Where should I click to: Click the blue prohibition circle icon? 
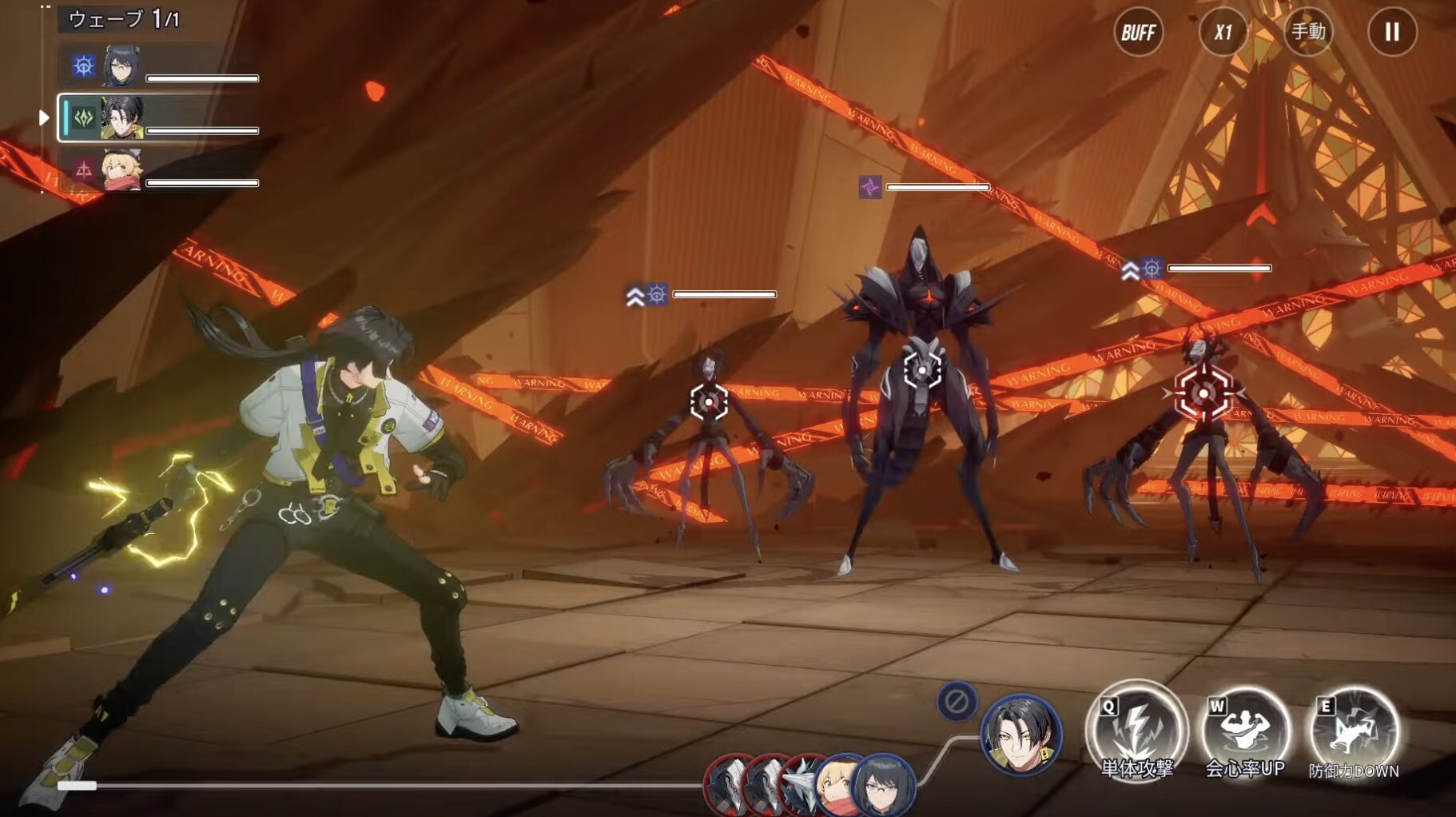(x=957, y=702)
